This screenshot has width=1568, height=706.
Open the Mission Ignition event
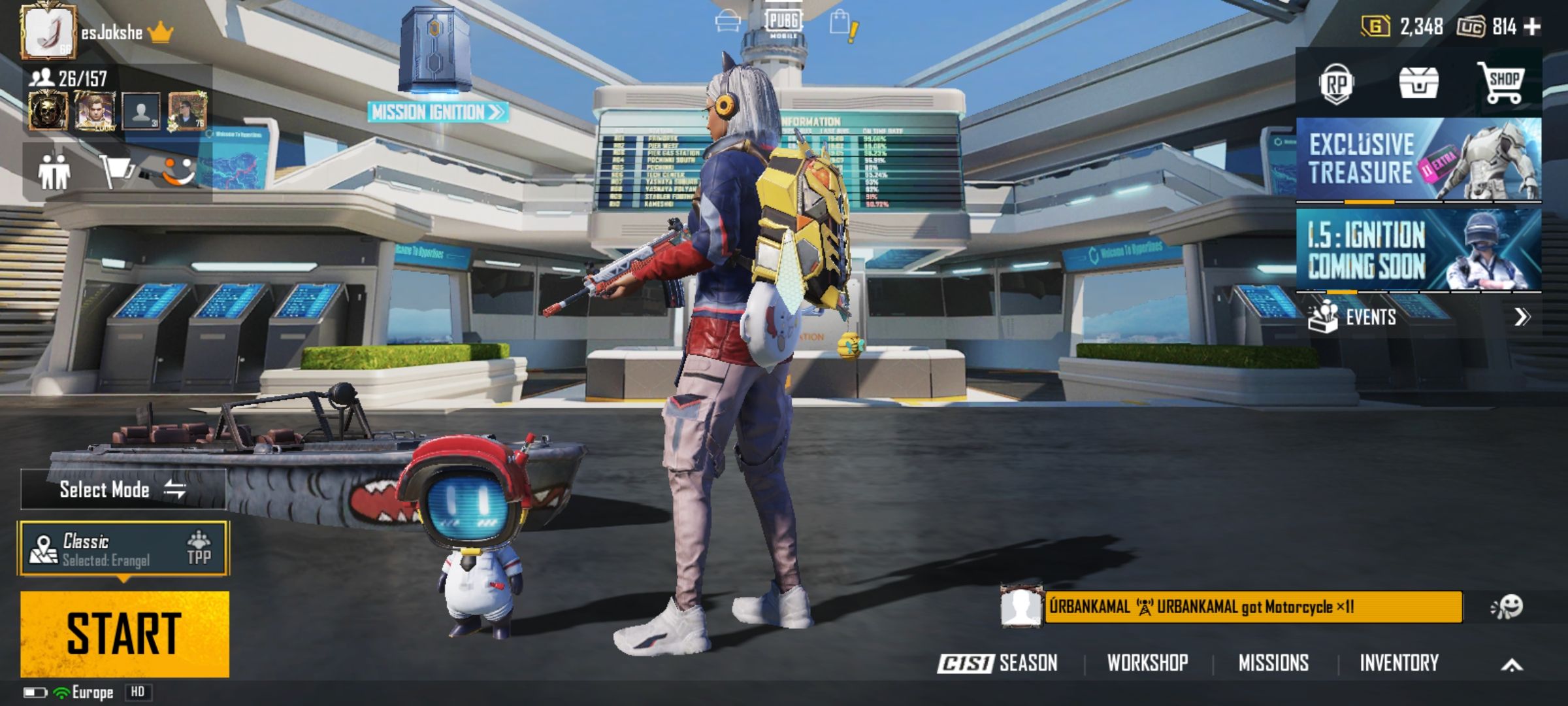(x=436, y=112)
